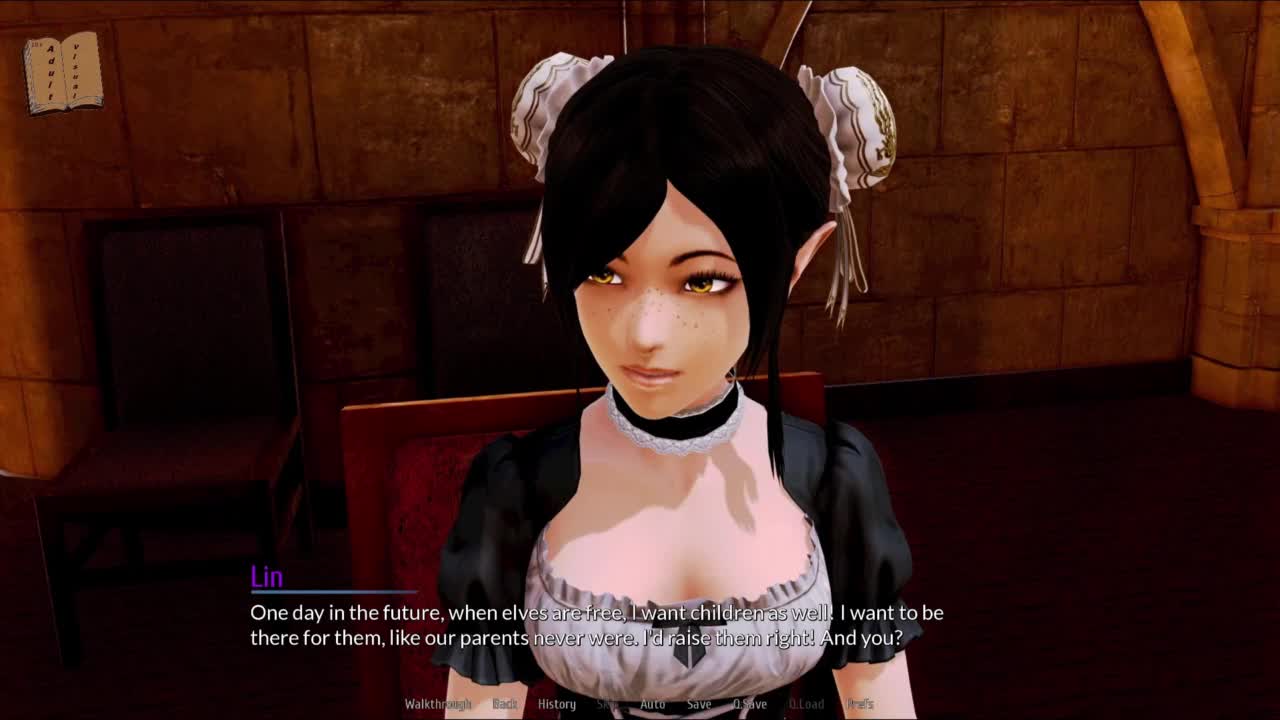Quick load with Q.Load

pos(806,704)
